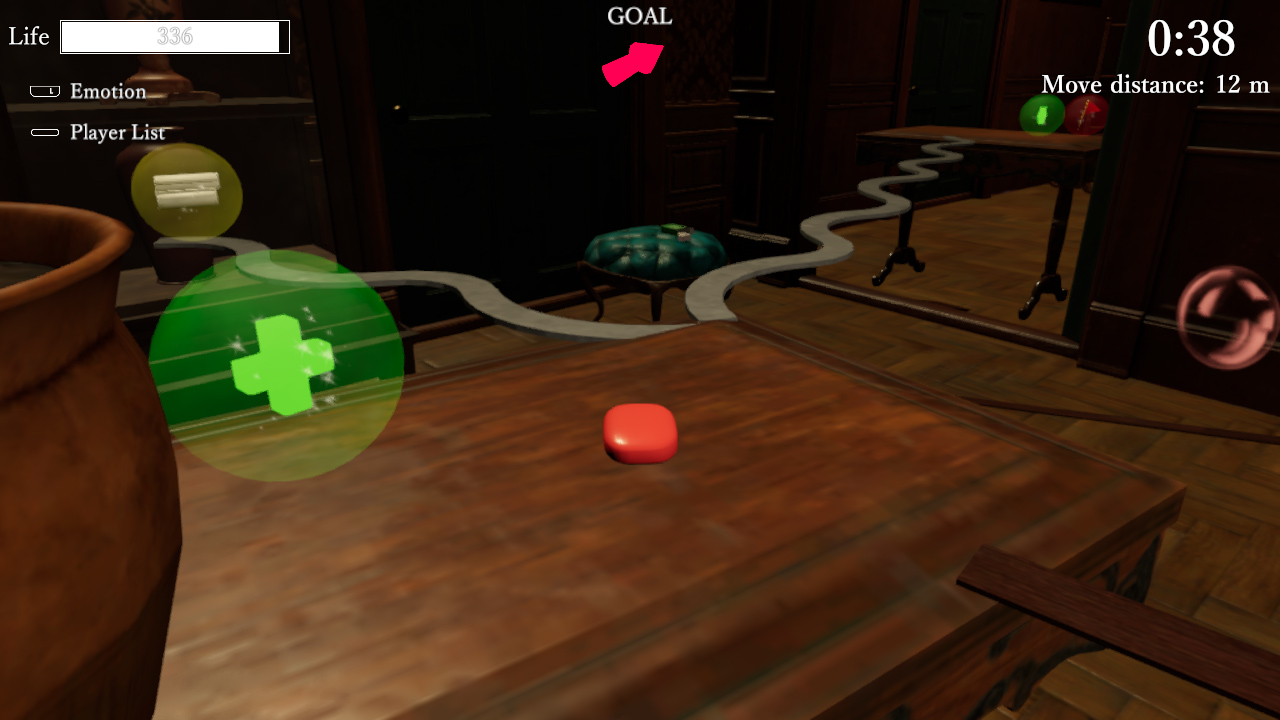
Task: Select the yellow bubble containing the white item
Action: [185, 195]
